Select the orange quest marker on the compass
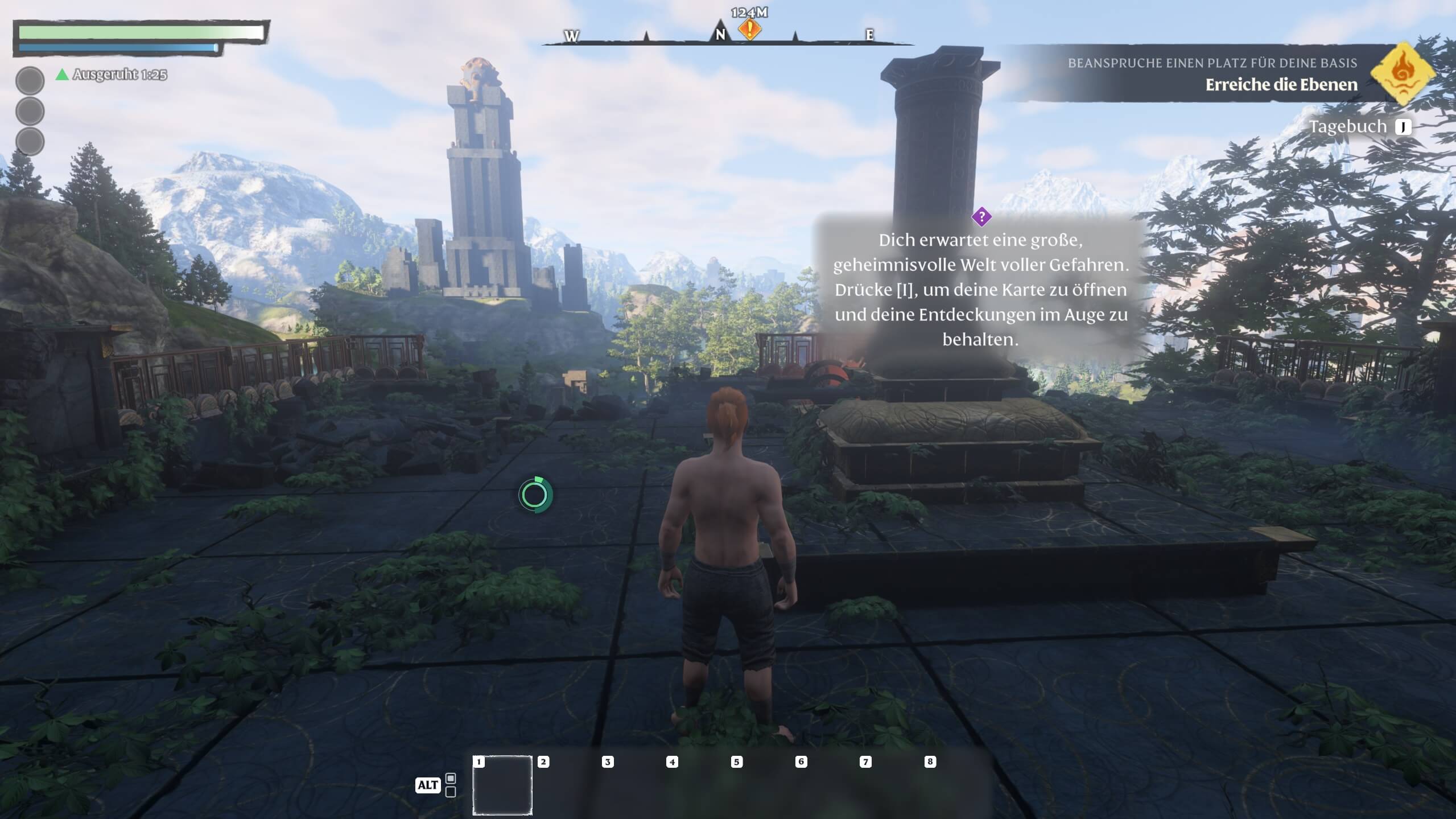Screen dimensions: 1456x819 749,29
